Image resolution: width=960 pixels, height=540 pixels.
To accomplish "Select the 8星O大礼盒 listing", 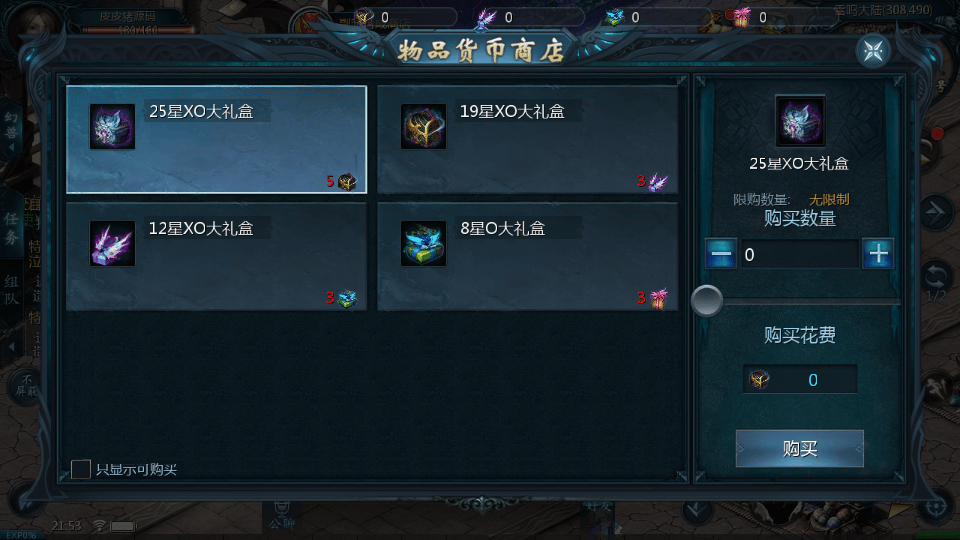I will [527, 256].
